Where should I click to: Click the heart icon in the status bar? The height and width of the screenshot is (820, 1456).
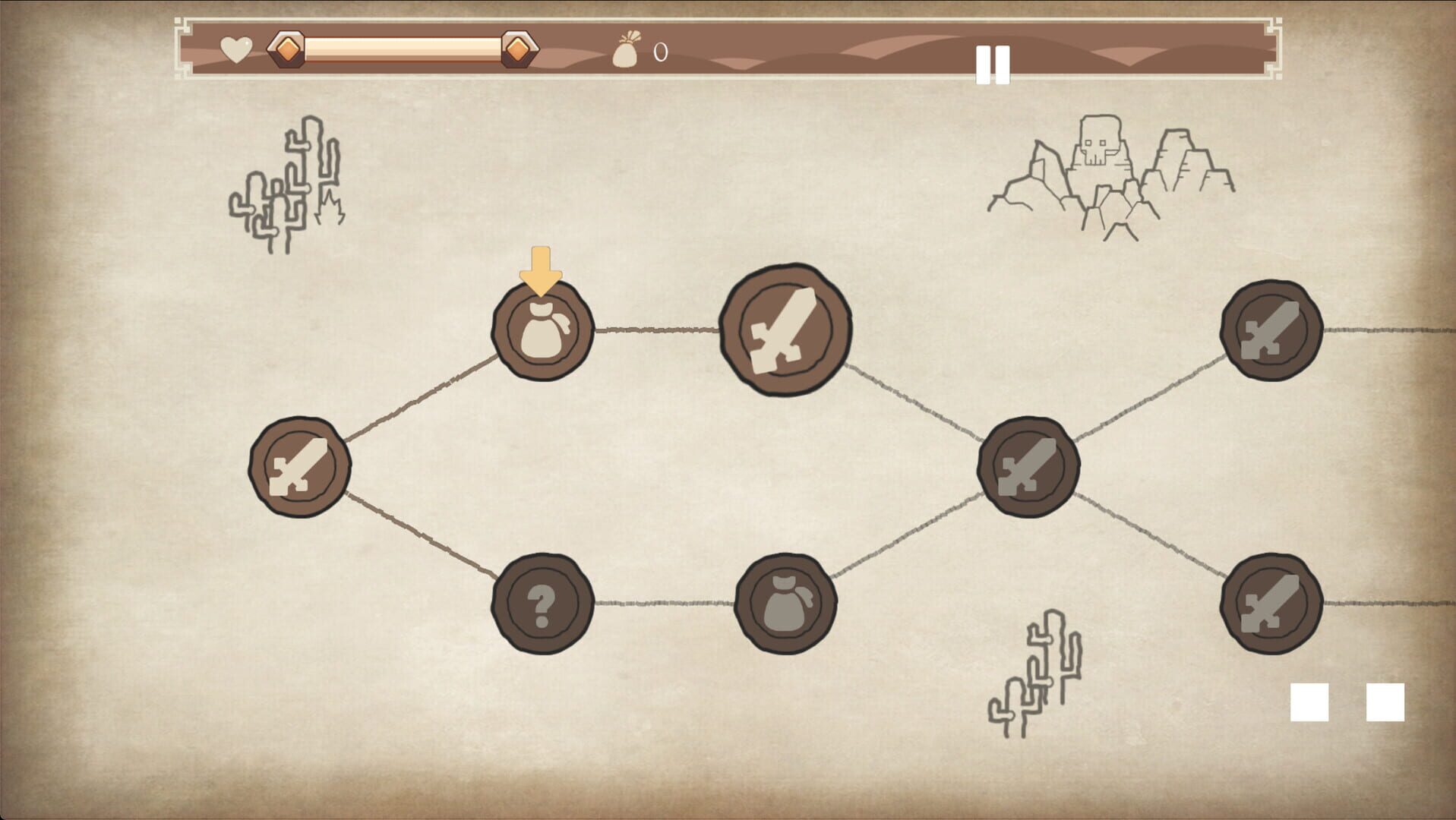point(234,49)
